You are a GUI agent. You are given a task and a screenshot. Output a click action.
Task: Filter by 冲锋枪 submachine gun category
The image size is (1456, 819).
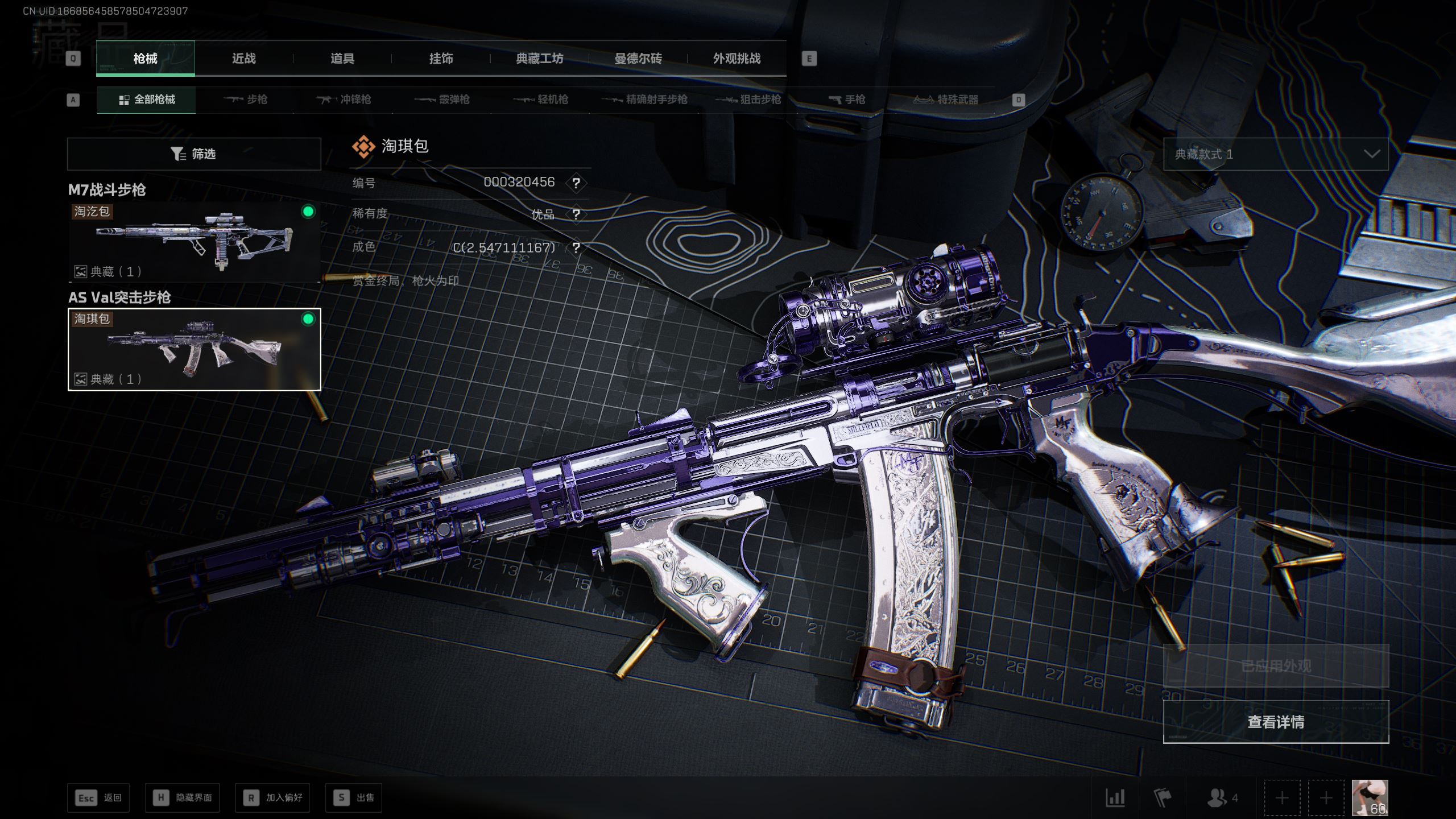point(344,100)
